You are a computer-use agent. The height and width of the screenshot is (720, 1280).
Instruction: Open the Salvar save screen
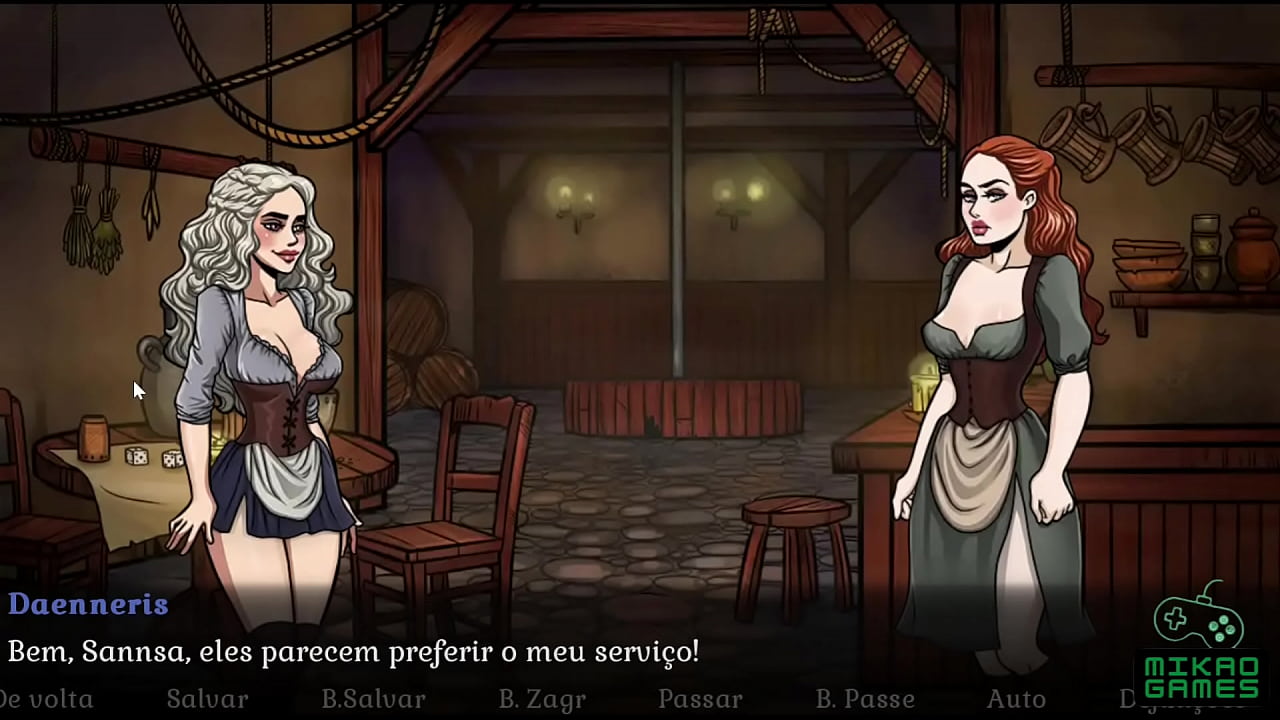click(206, 698)
